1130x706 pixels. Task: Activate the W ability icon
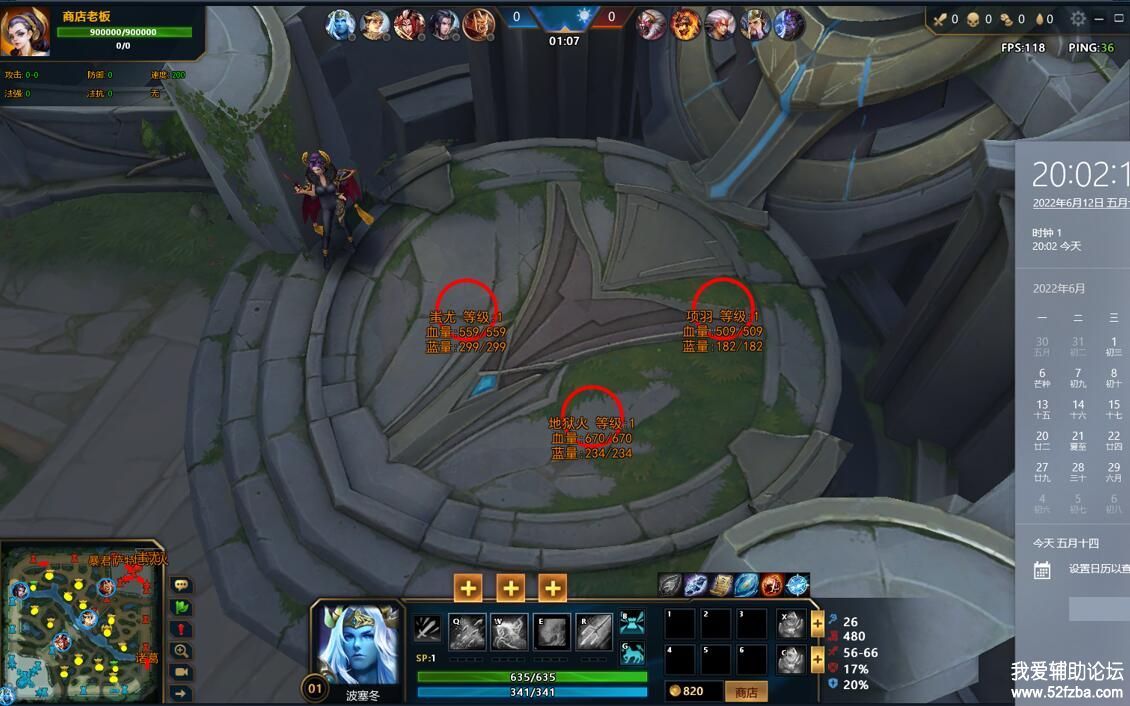point(510,631)
